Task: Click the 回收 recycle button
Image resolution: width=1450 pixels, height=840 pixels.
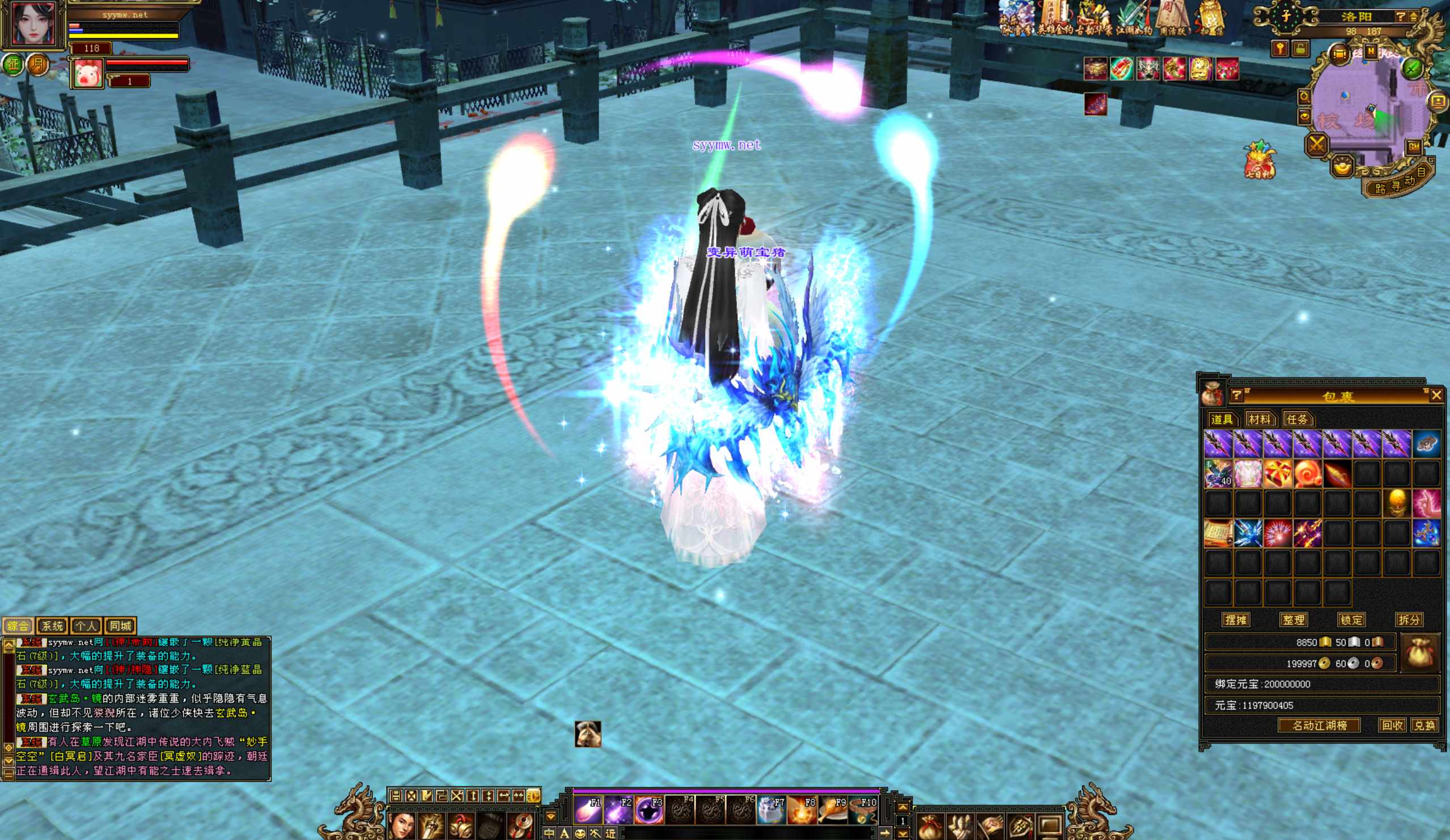Action: tap(1392, 725)
